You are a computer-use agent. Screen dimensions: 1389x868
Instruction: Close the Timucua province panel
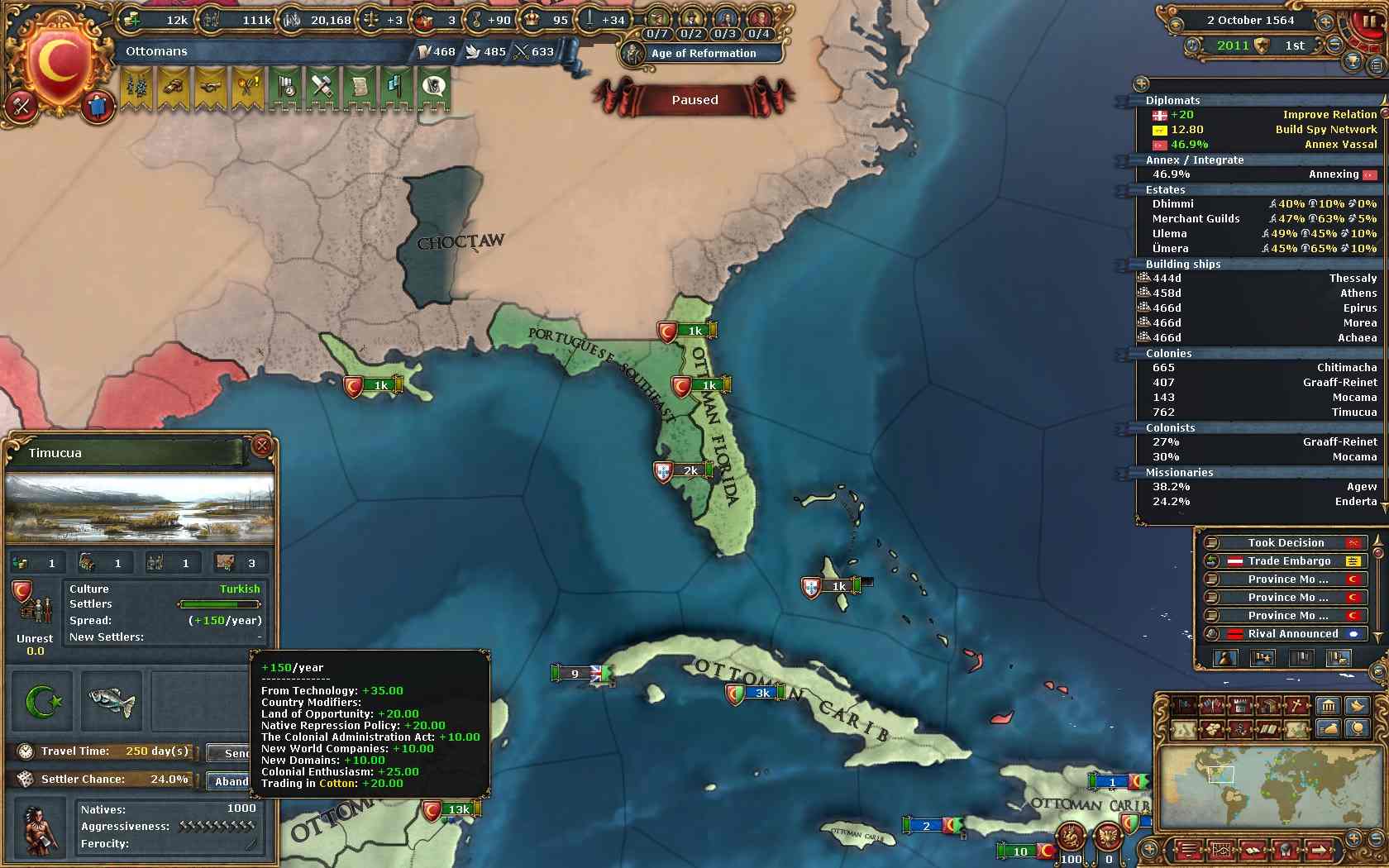click(x=262, y=446)
